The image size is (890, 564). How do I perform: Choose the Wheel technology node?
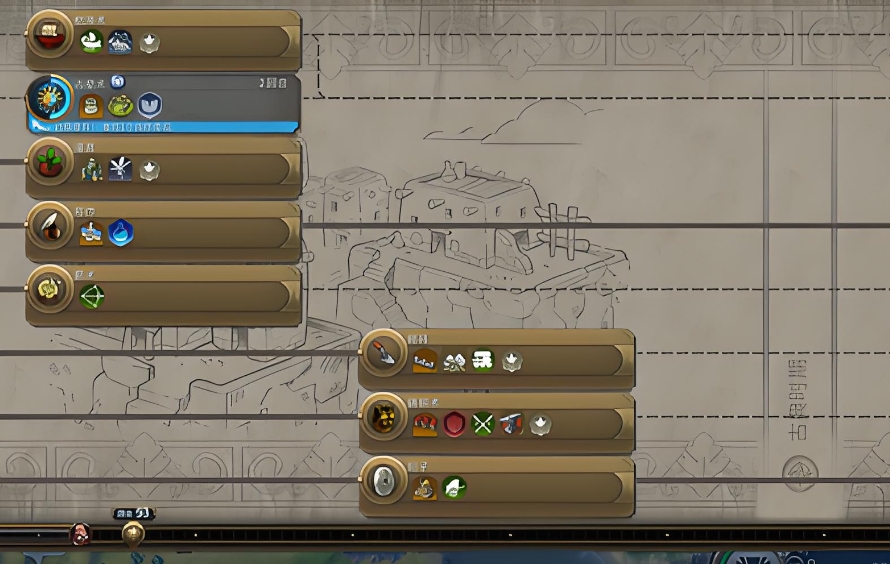coord(382,483)
